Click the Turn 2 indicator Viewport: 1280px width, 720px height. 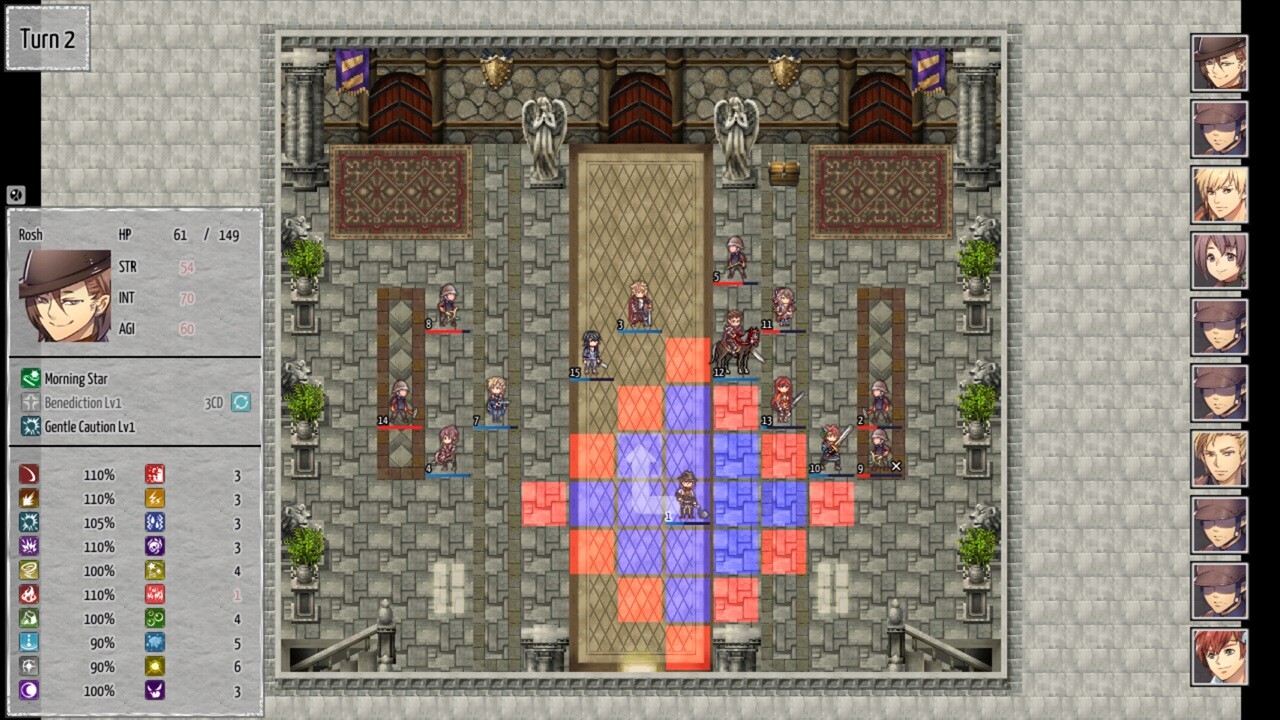pos(46,40)
